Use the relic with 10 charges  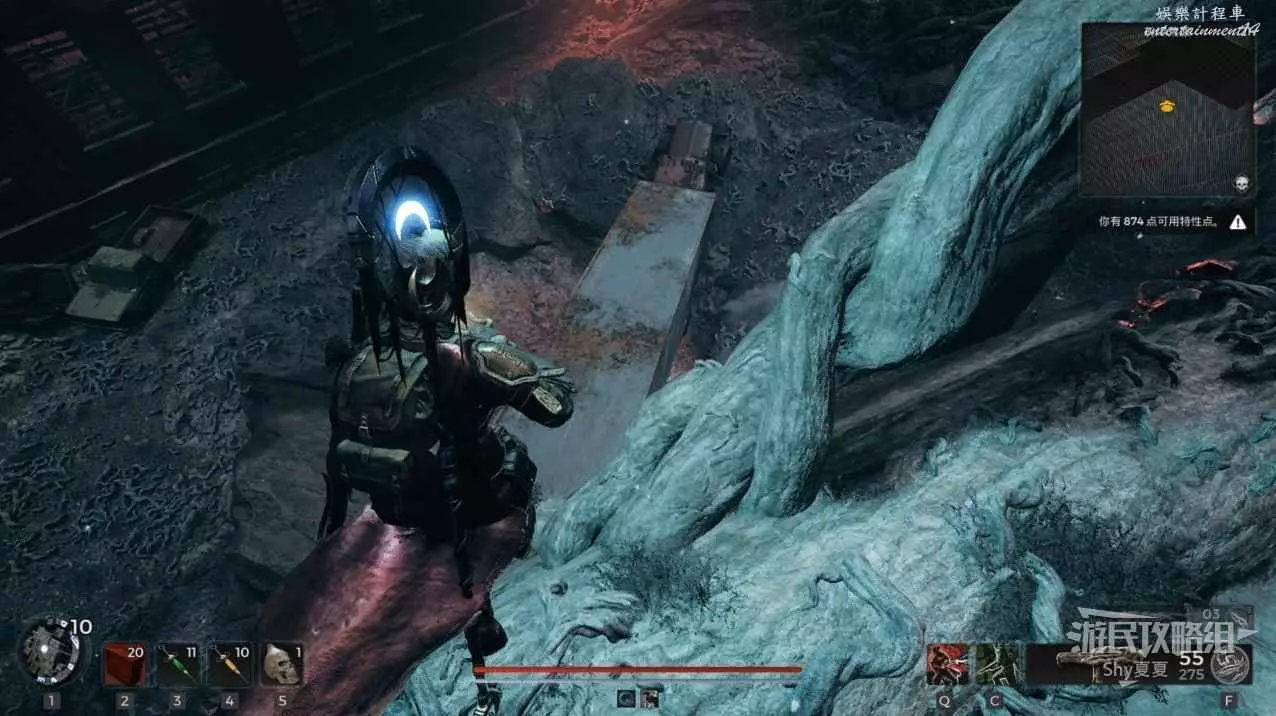[x=50, y=649]
